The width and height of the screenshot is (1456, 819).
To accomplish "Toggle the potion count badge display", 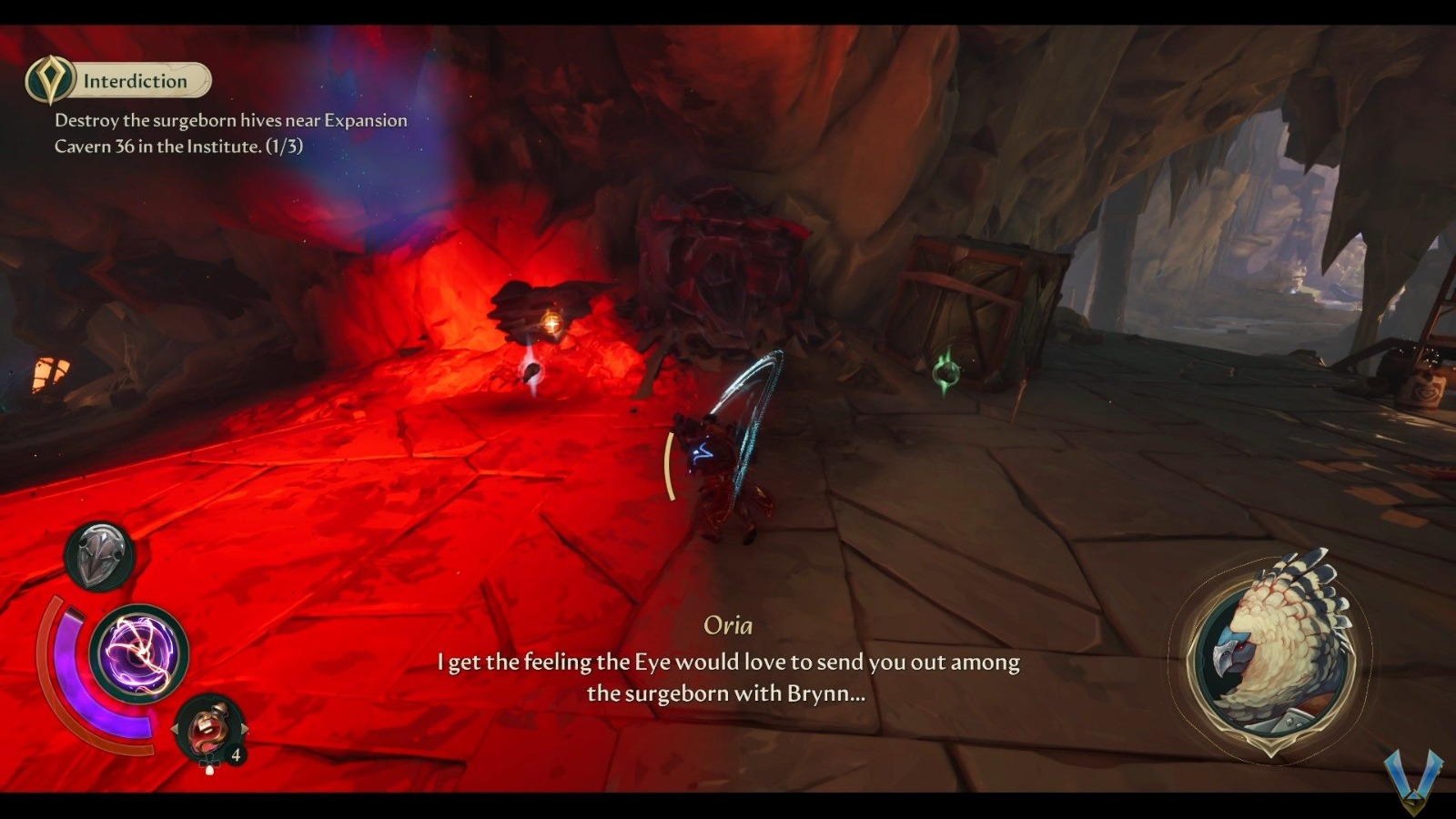I will [x=235, y=753].
